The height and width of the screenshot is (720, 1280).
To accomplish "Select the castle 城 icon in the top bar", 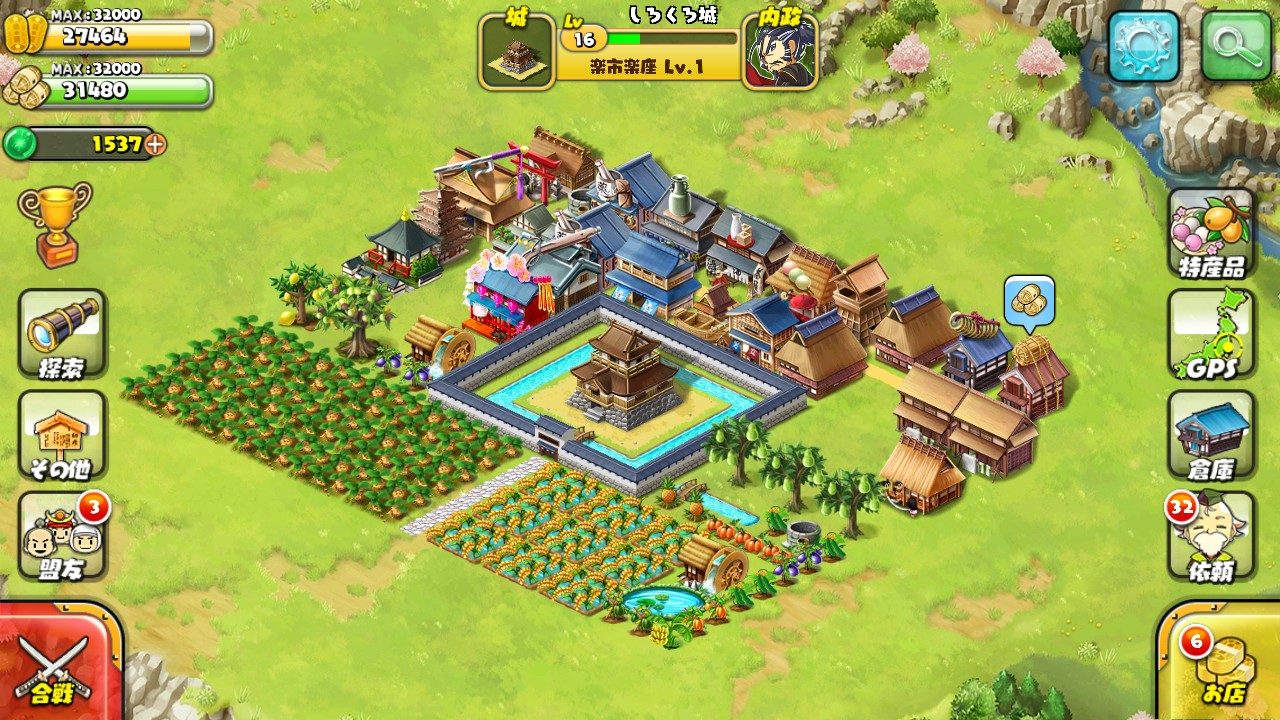I will pos(517,51).
